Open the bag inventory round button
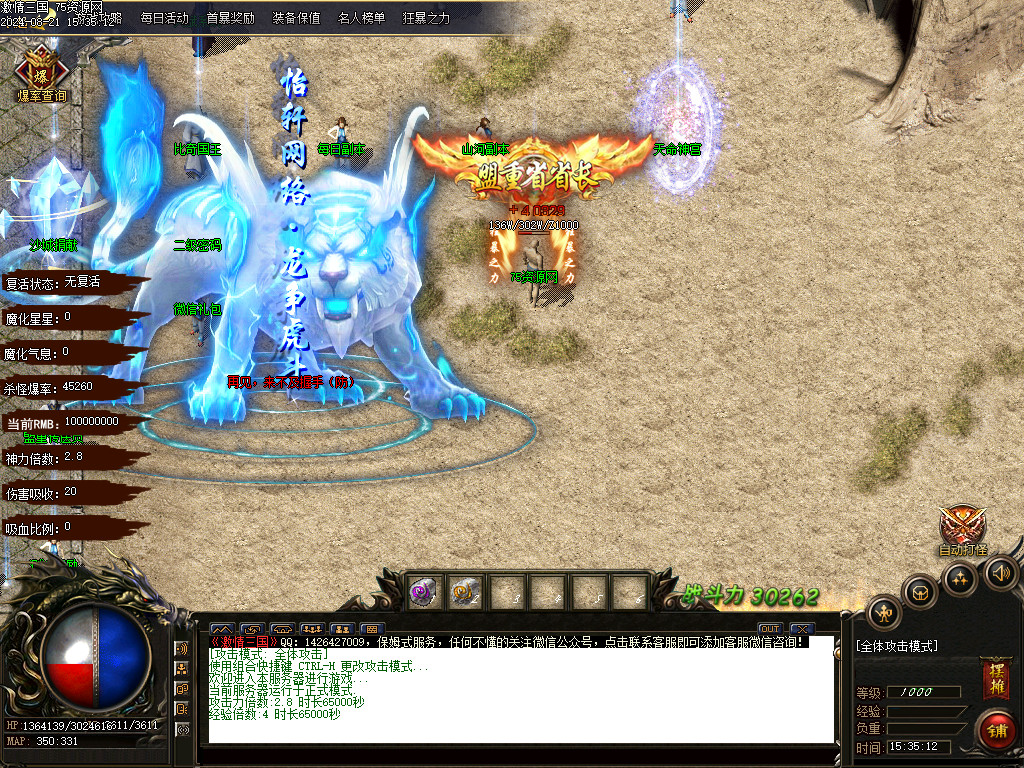The height and width of the screenshot is (768, 1024). [920, 592]
